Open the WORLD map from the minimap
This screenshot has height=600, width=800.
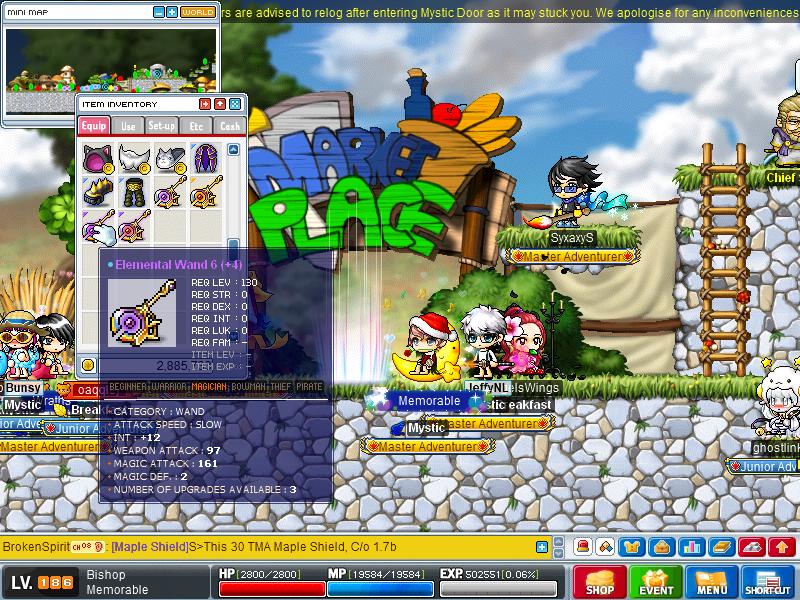click(x=198, y=12)
